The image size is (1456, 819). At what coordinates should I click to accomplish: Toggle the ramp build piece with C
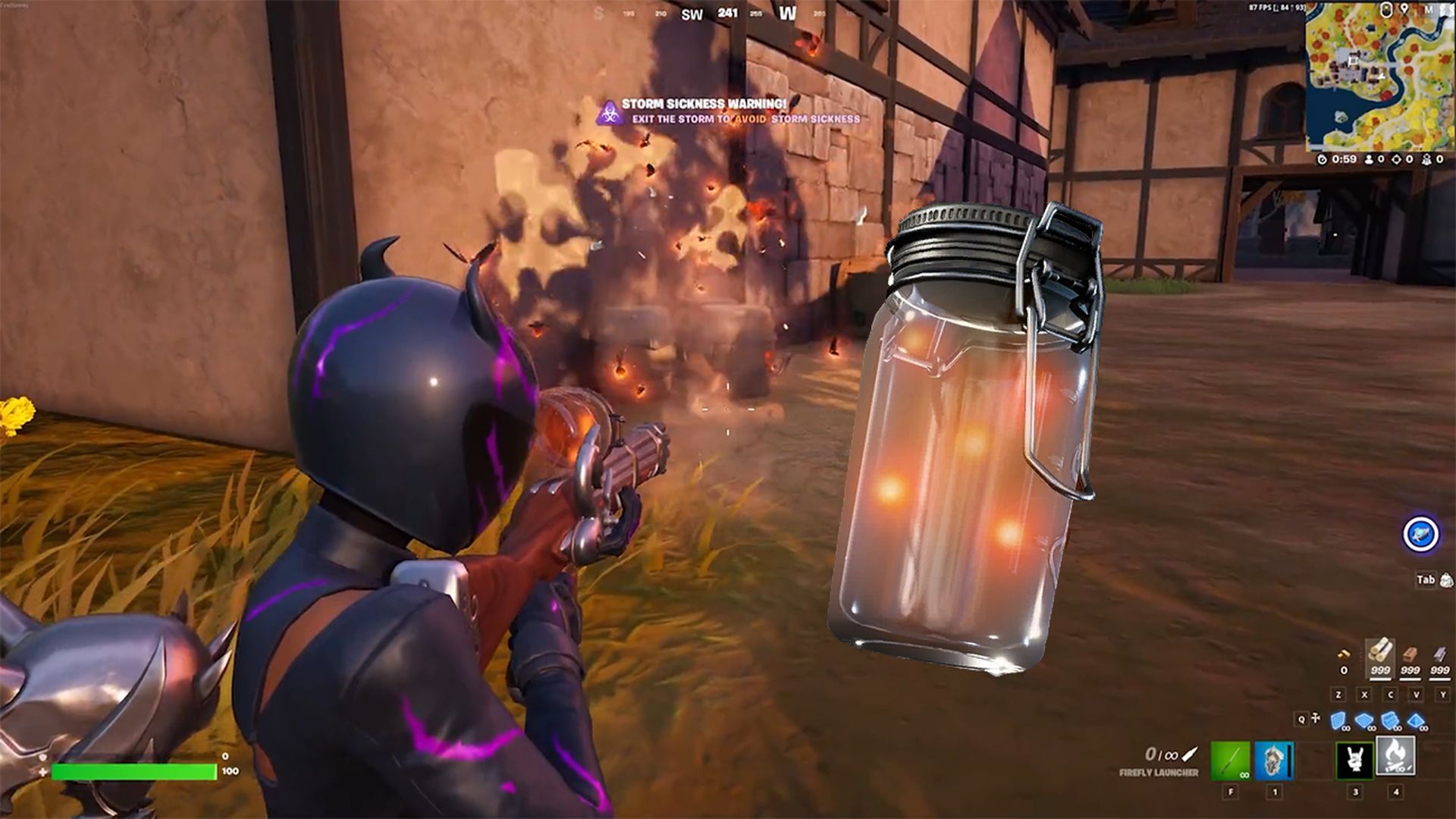(1391, 695)
